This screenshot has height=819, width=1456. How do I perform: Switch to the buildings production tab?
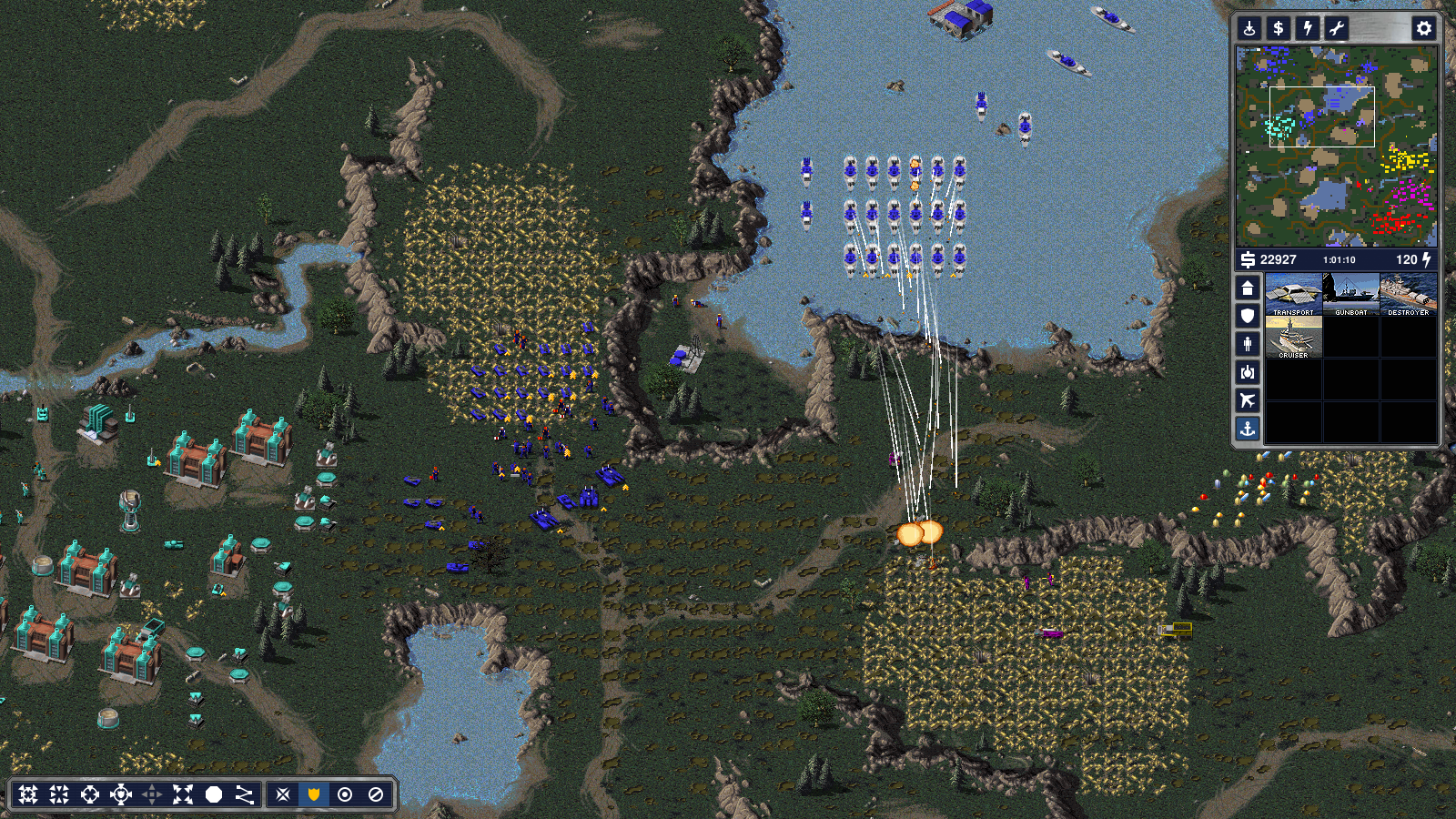[x=1248, y=288]
